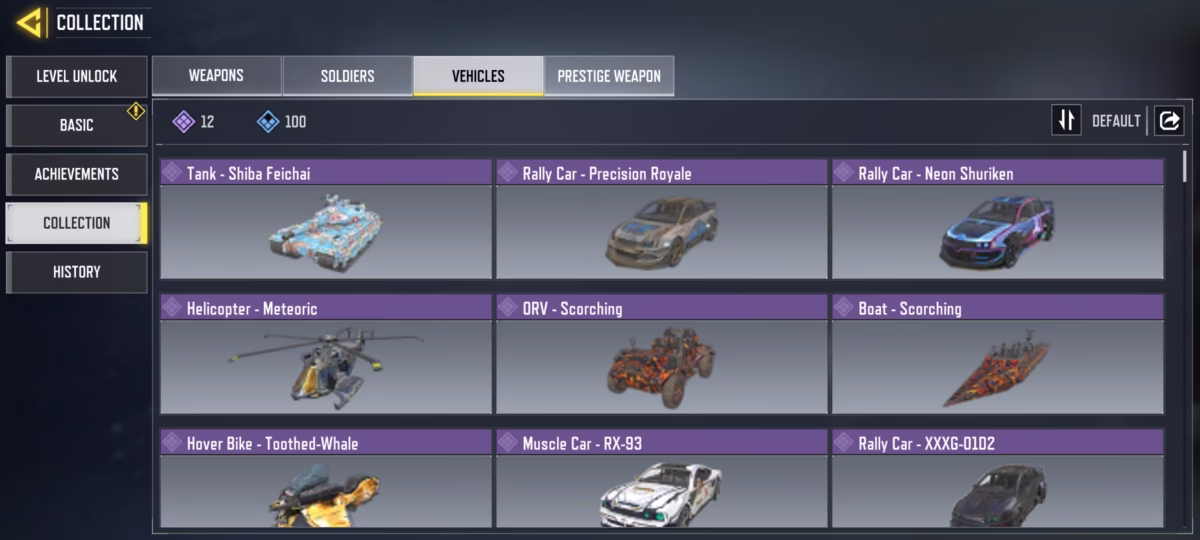Open the Level Unlock section
Viewport: 1200px width, 540px height.
pos(77,76)
